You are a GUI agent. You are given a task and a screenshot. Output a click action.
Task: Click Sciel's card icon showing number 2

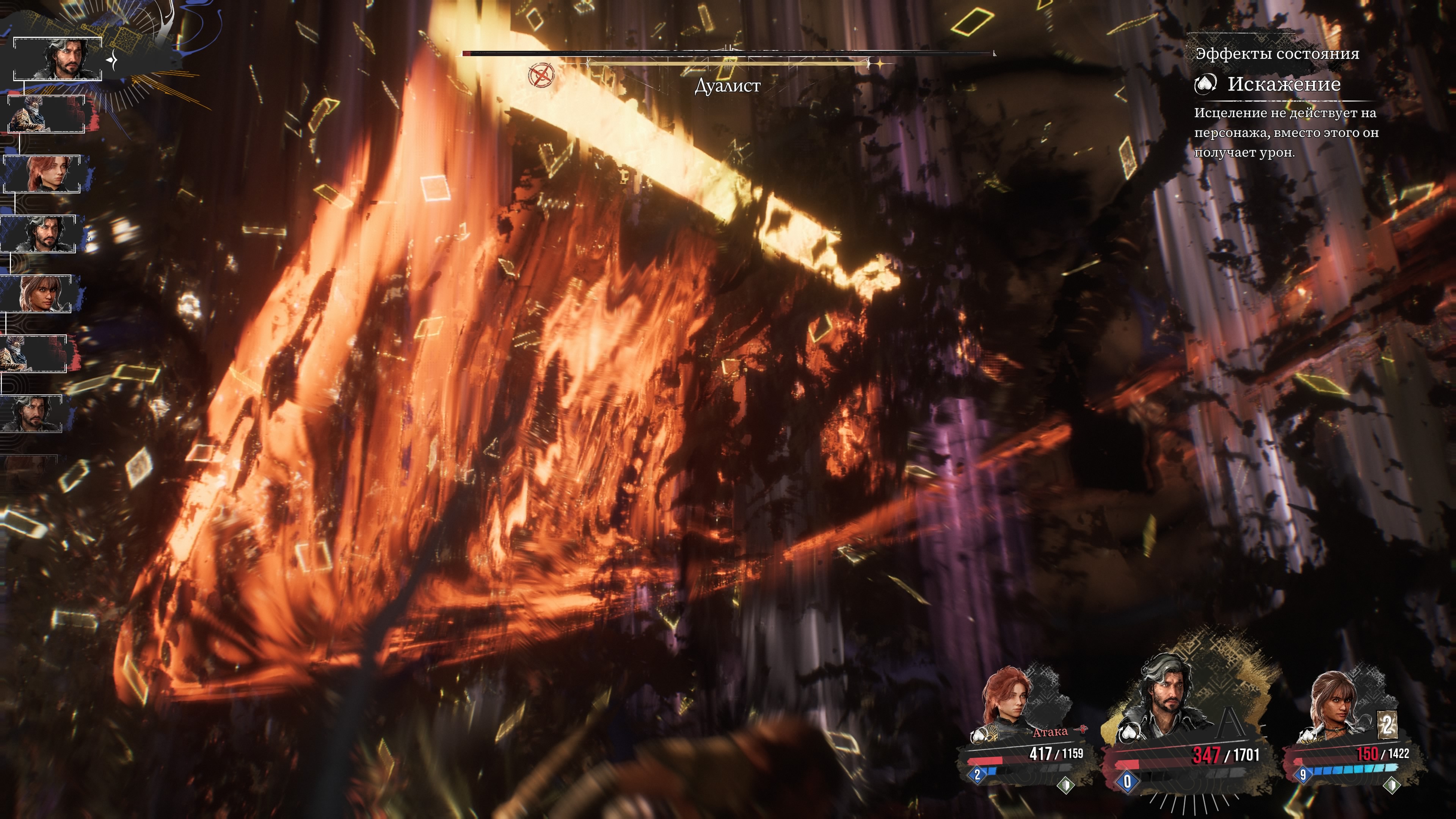[1387, 724]
